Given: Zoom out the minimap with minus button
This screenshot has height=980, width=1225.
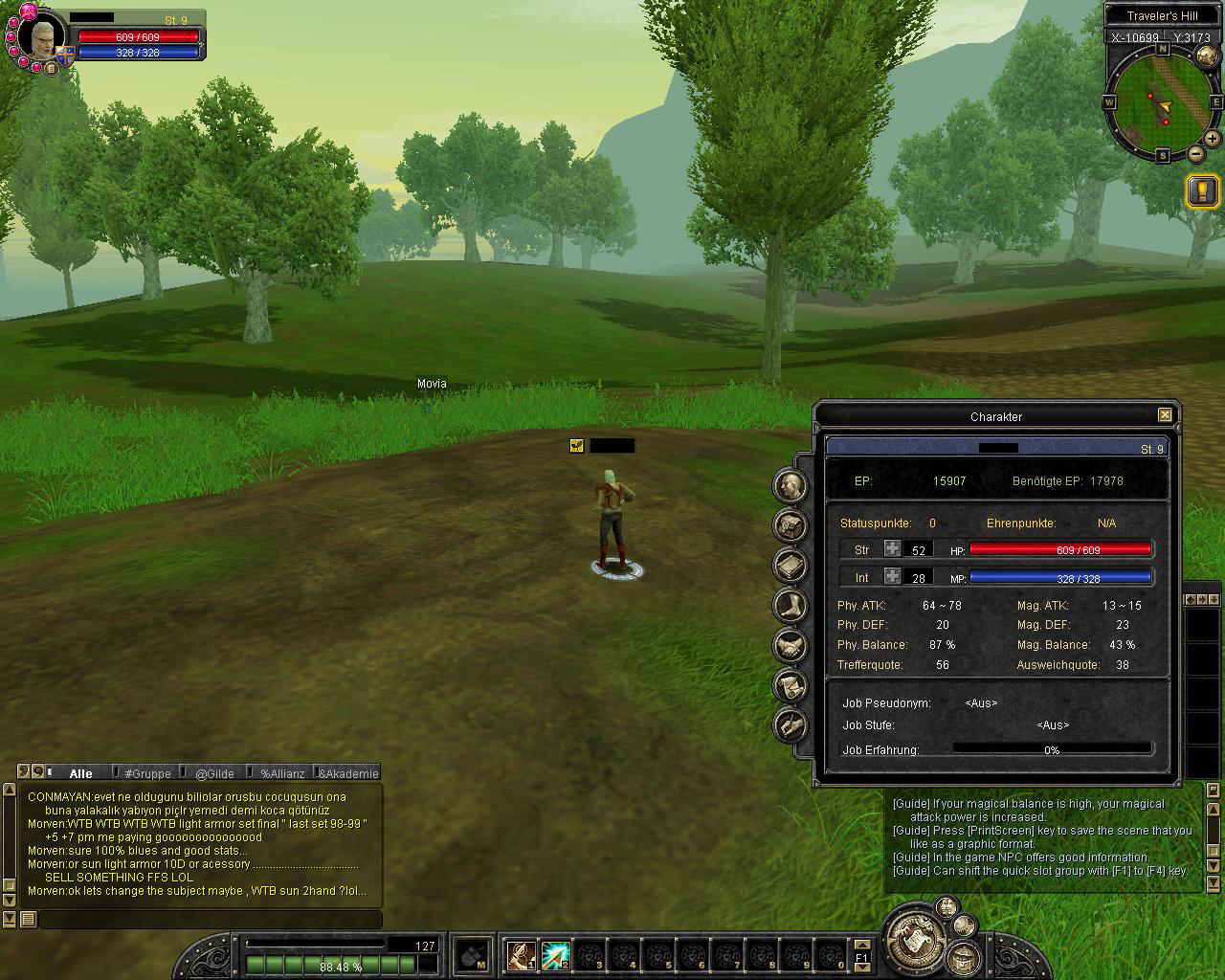Looking at the screenshot, I should 1196,154.
